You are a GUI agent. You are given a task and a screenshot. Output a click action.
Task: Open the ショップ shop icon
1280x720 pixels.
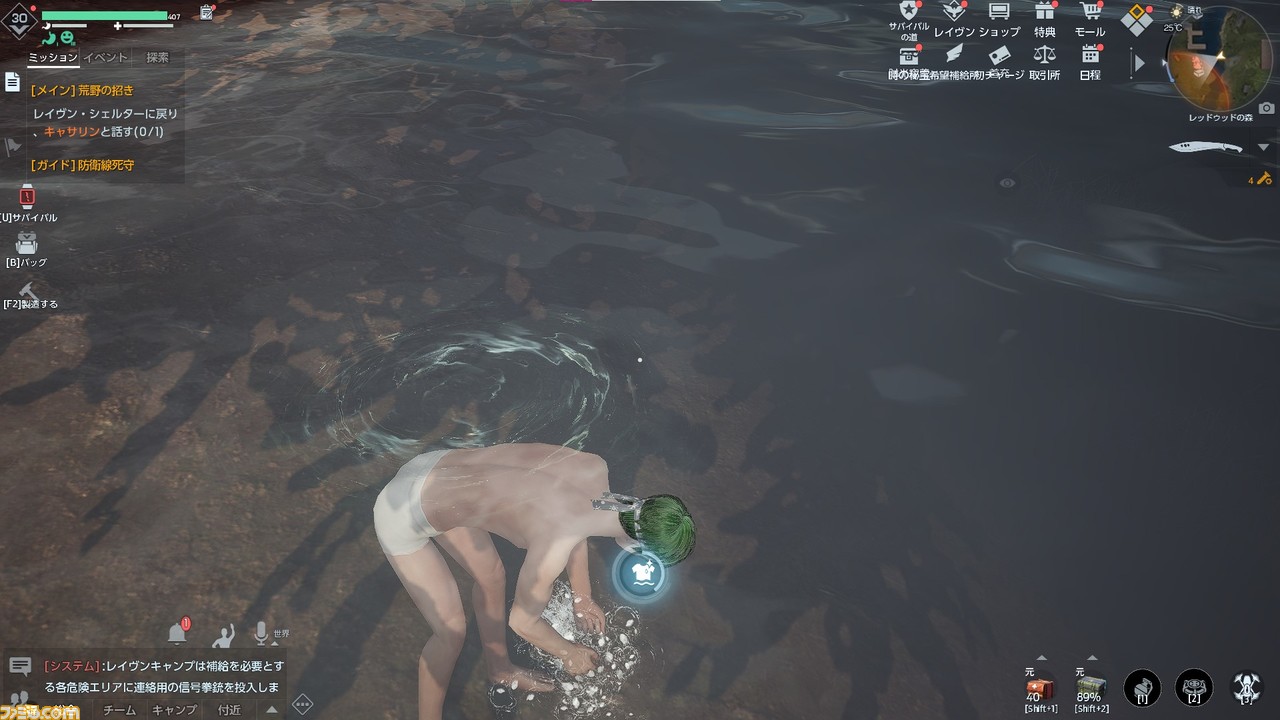[x=998, y=13]
